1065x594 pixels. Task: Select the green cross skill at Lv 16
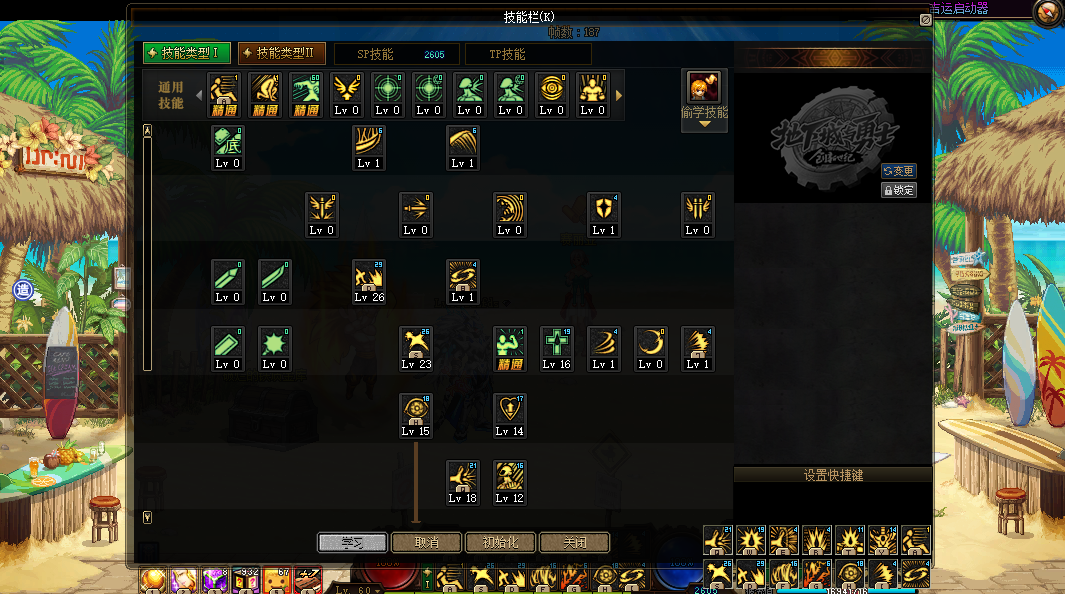(x=556, y=343)
